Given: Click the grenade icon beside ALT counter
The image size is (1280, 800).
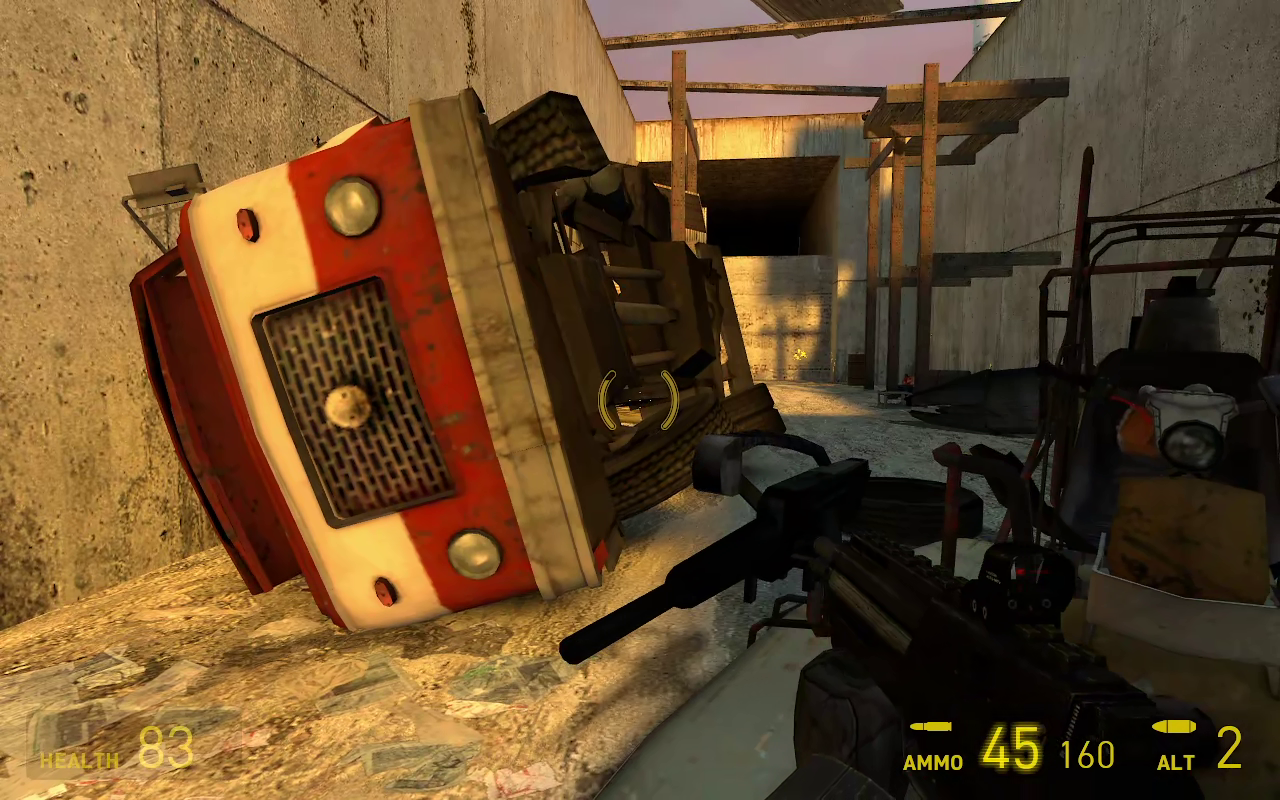Looking at the screenshot, I should tap(1172, 726).
